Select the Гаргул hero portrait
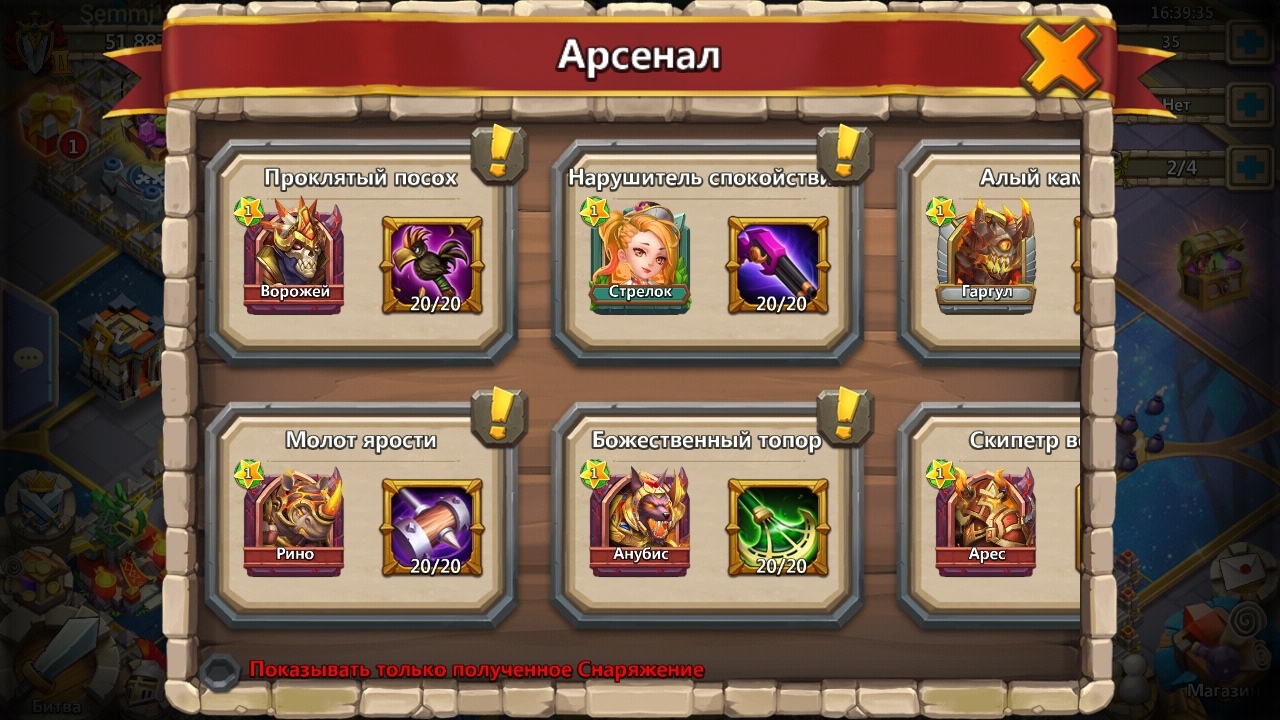The height and width of the screenshot is (720, 1280). pos(986,257)
